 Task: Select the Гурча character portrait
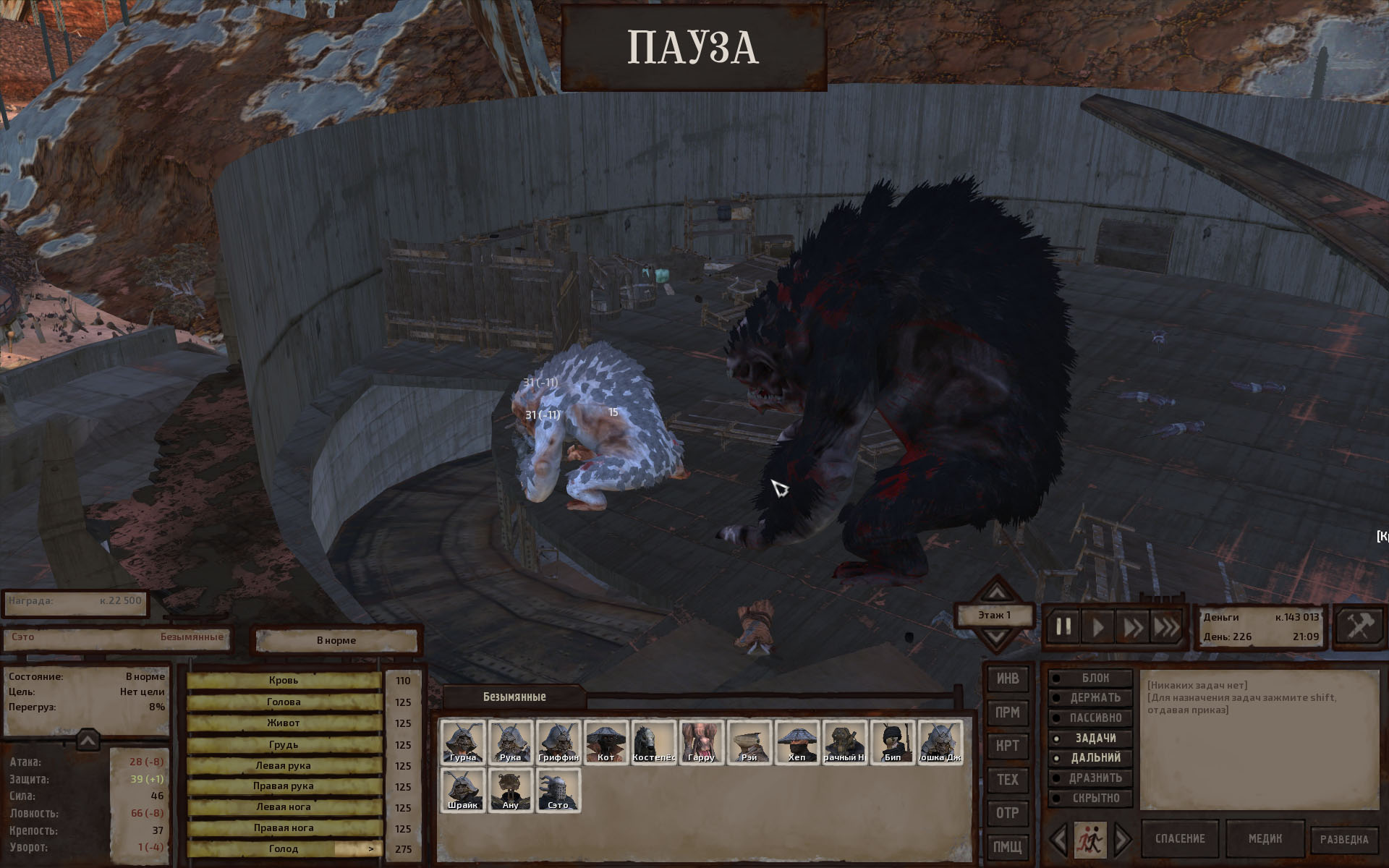pos(462,741)
